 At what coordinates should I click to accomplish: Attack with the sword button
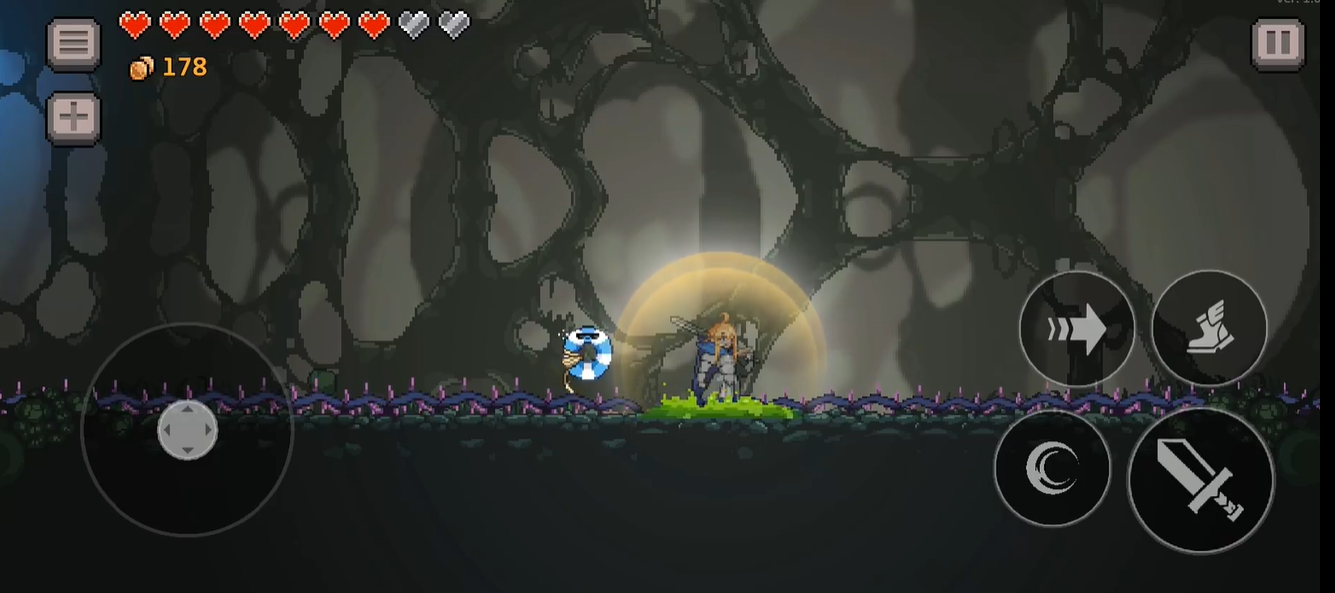pos(1200,479)
